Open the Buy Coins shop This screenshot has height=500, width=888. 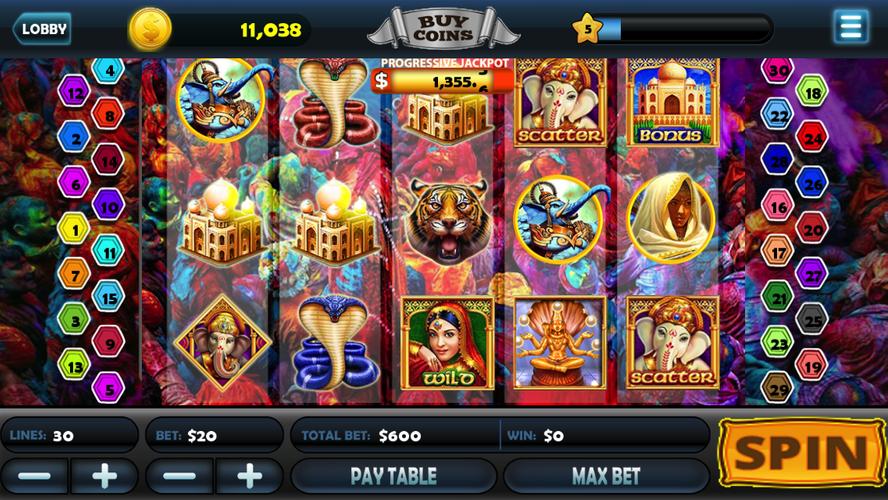point(444,26)
